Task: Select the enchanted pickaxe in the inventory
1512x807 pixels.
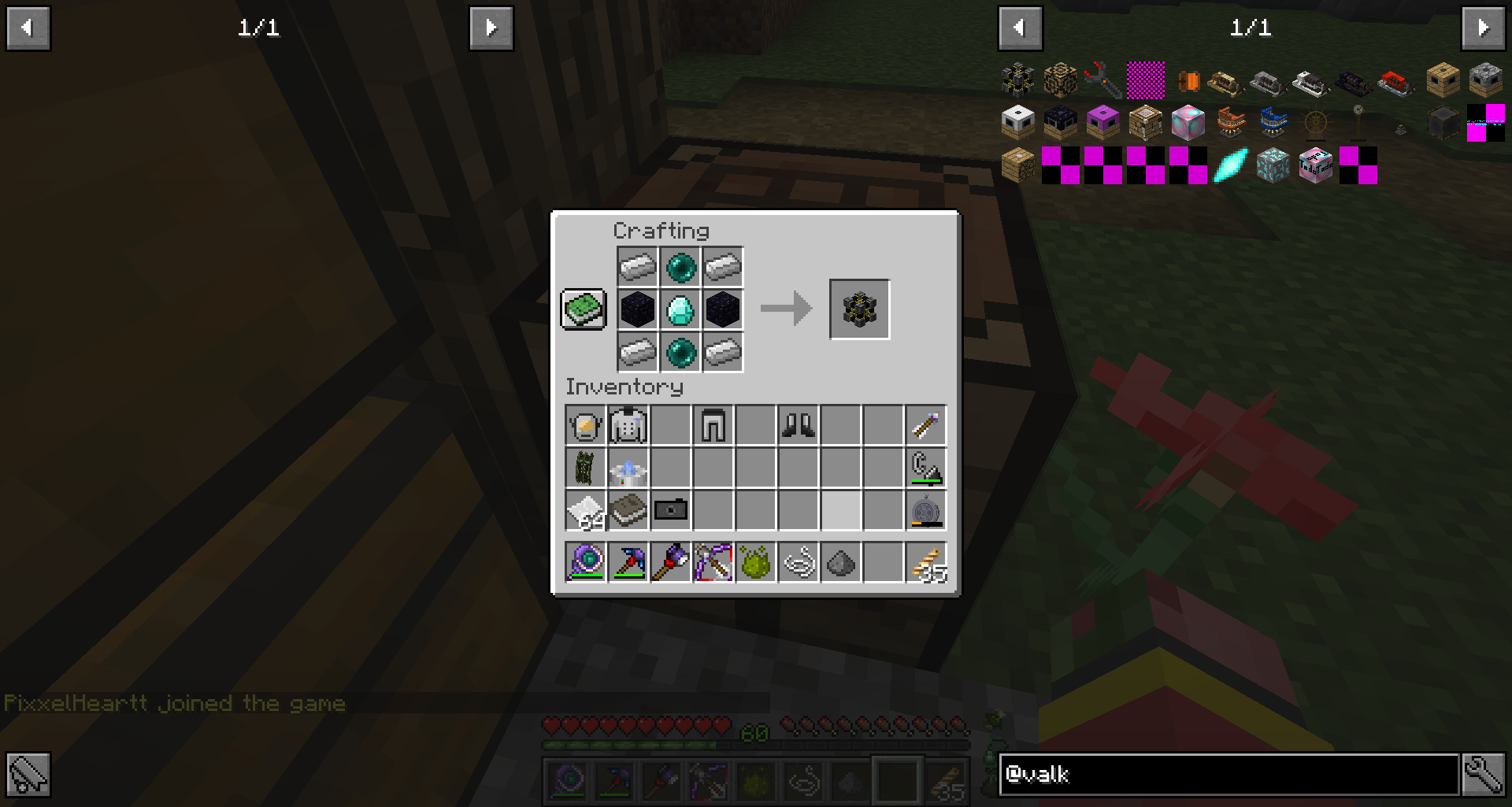Action: (x=628, y=562)
